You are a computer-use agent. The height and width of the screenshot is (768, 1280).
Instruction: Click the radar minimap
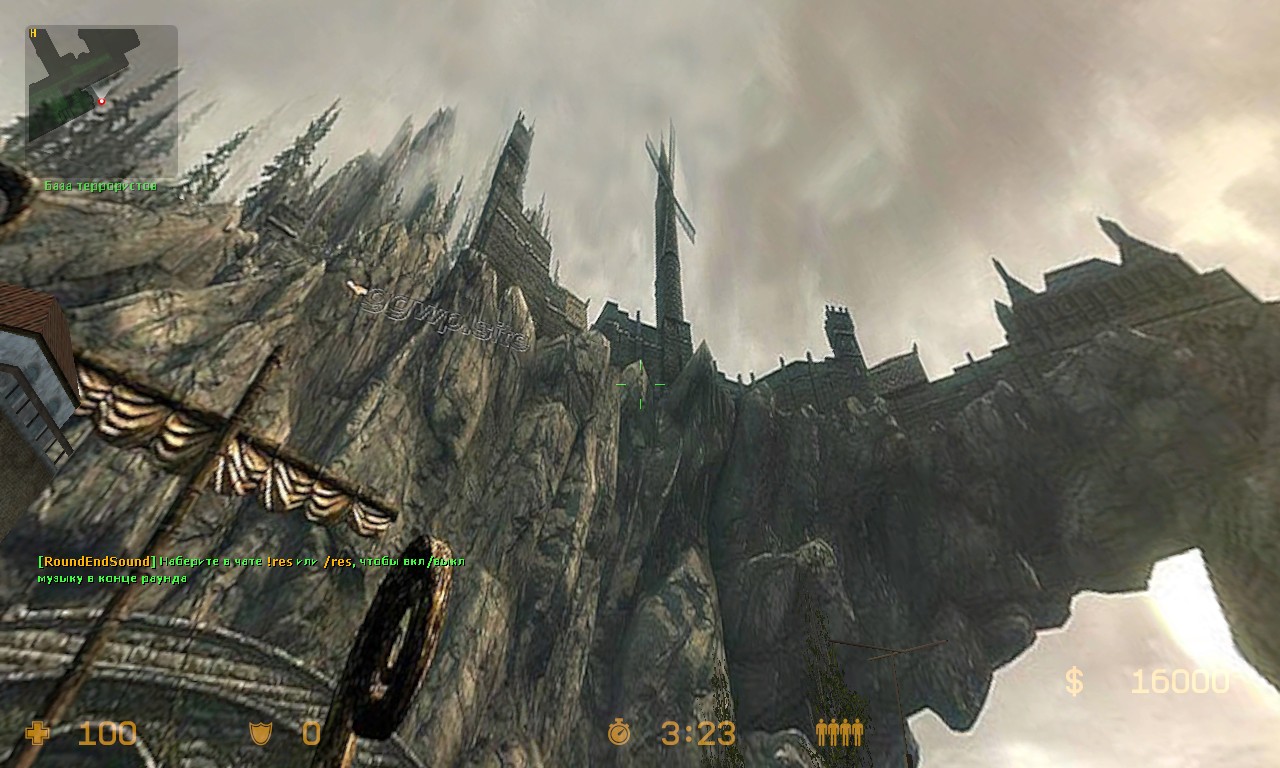point(101,101)
